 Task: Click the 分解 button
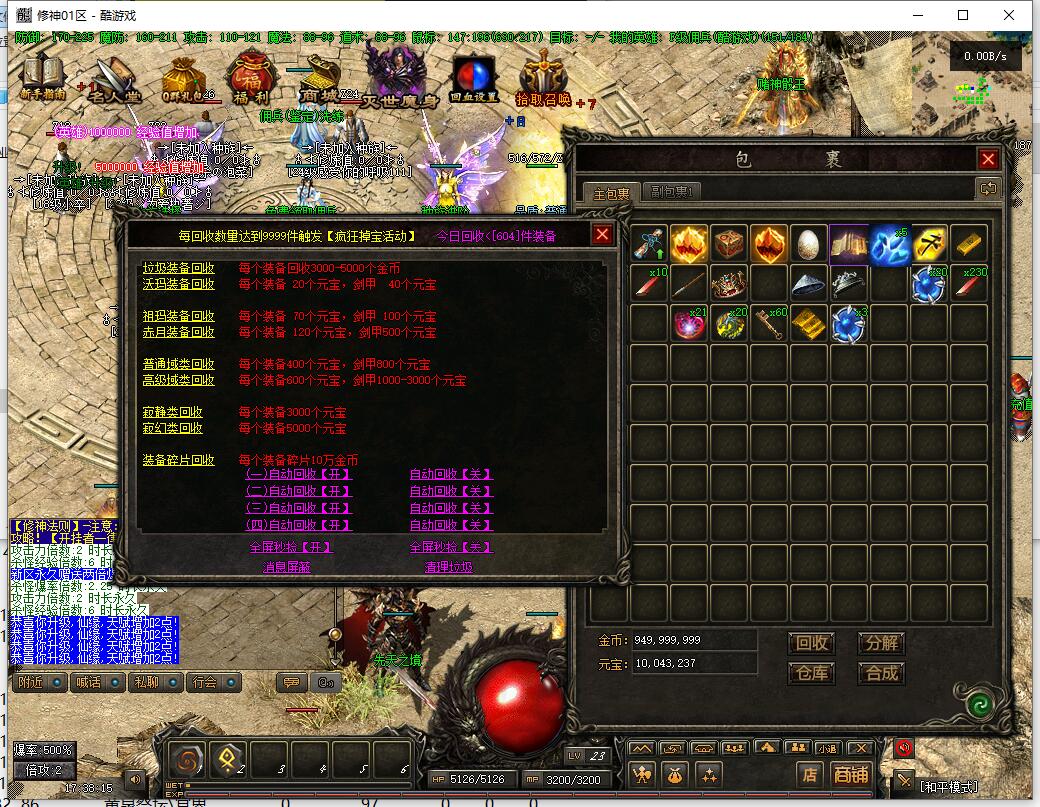[881, 643]
